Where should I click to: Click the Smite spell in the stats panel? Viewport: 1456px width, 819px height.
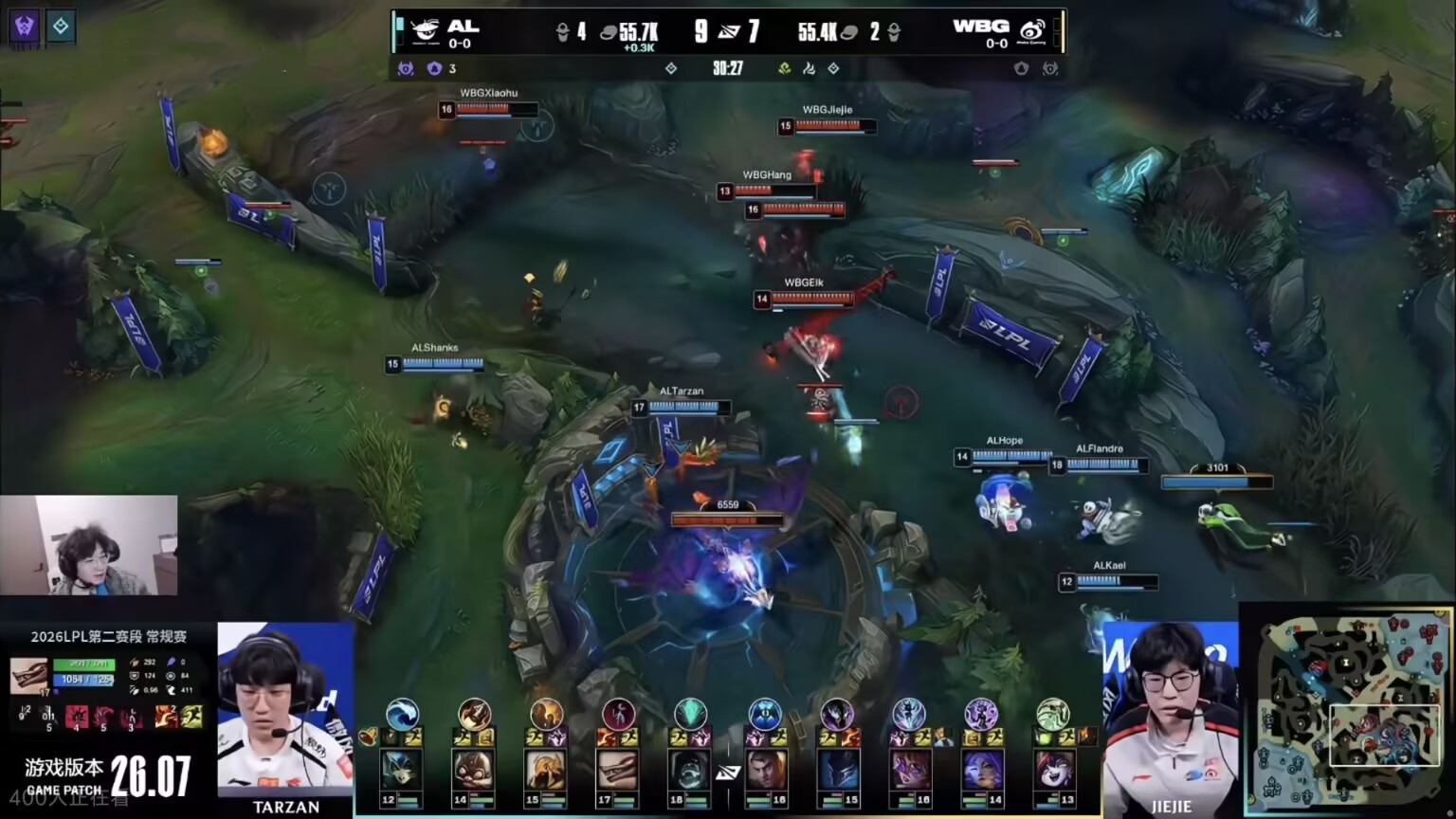point(167,717)
